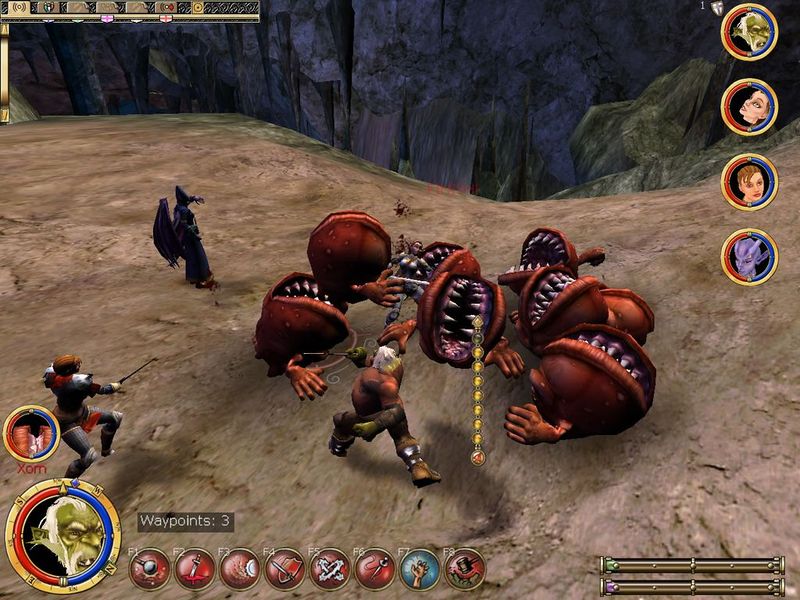Click the Xom target portrait
Screen dimensions: 800x600
[x=31, y=432]
